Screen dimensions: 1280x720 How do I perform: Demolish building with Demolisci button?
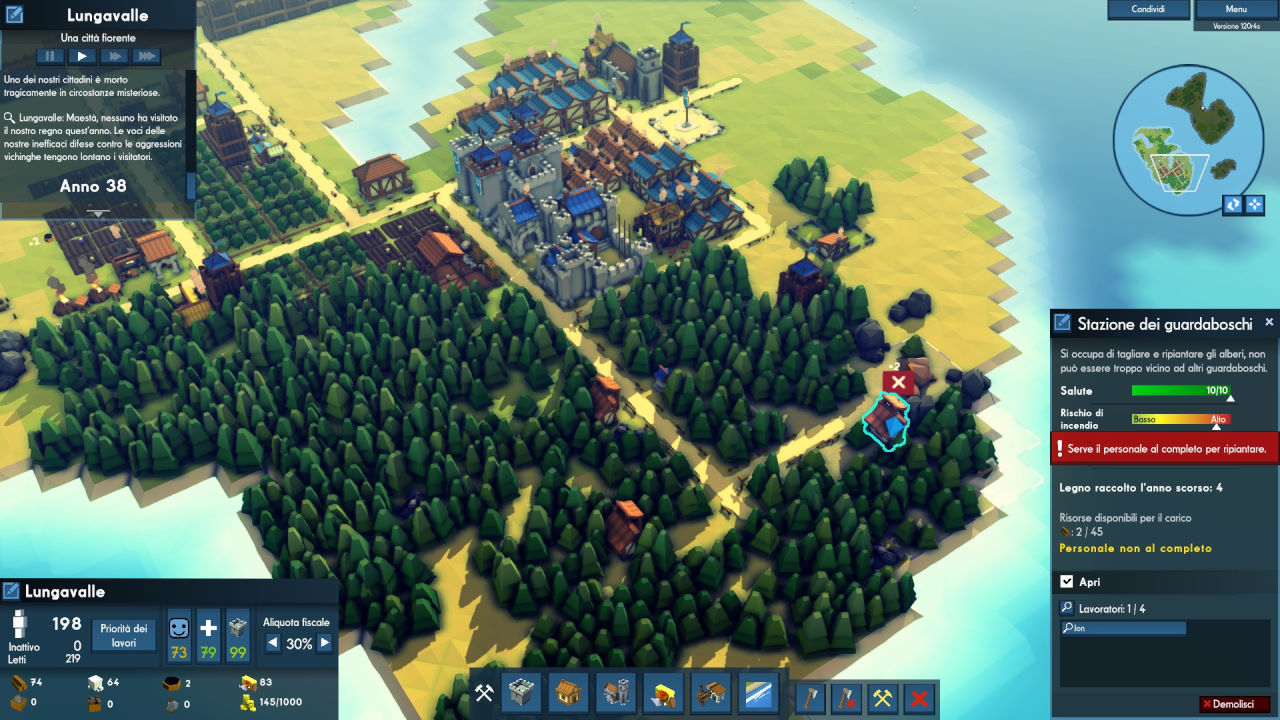pyautogui.click(x=1234, y=704)
